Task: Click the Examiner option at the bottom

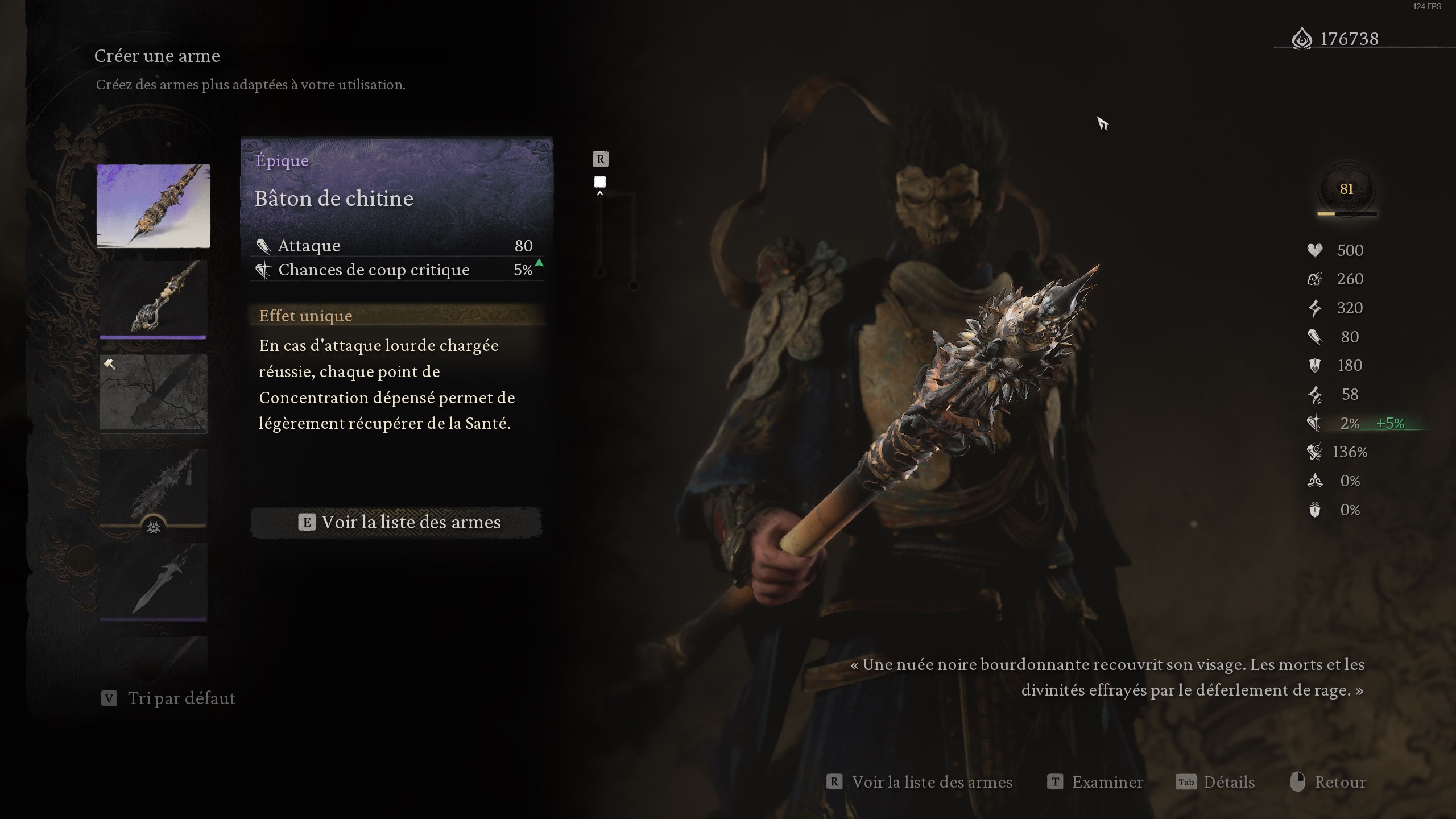Action: pyautogui.click(x=1107, y=782)
